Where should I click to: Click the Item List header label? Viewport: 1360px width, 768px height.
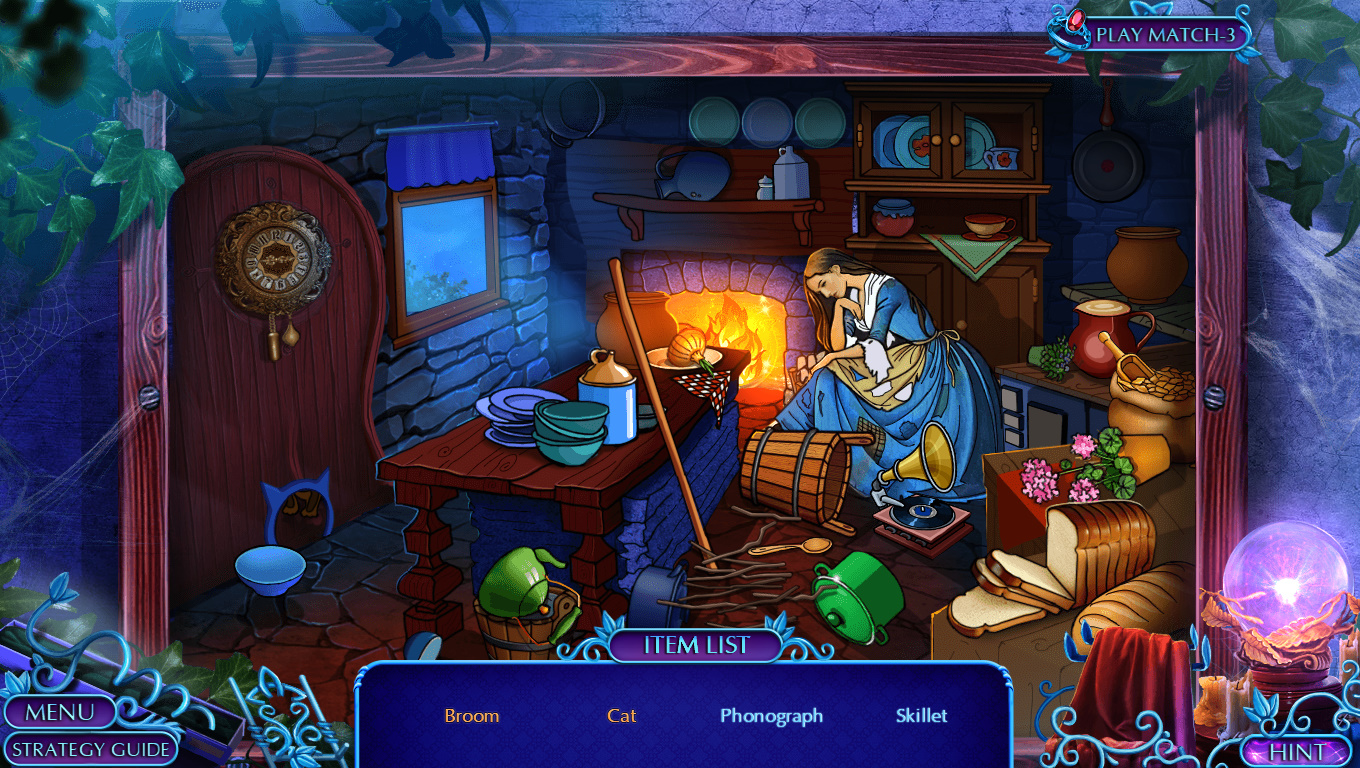[696, 645]
